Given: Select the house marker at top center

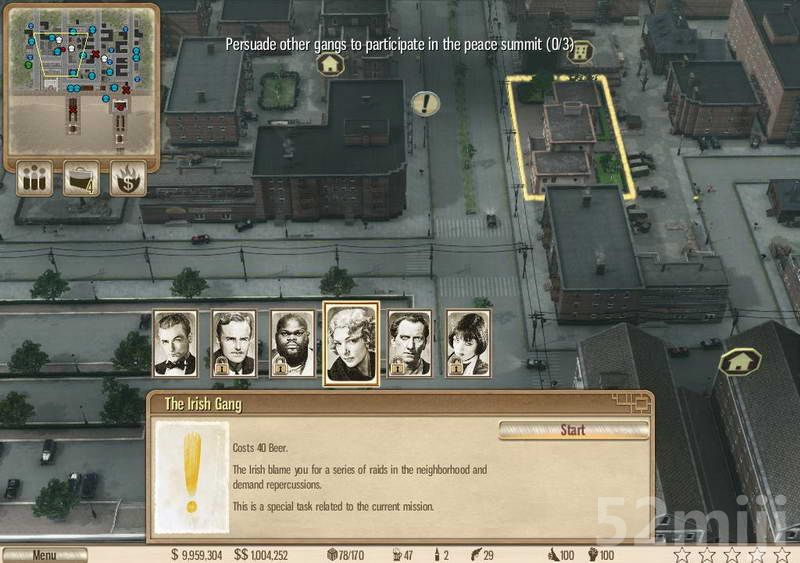Looking at the screenshot, I should 330,65.
